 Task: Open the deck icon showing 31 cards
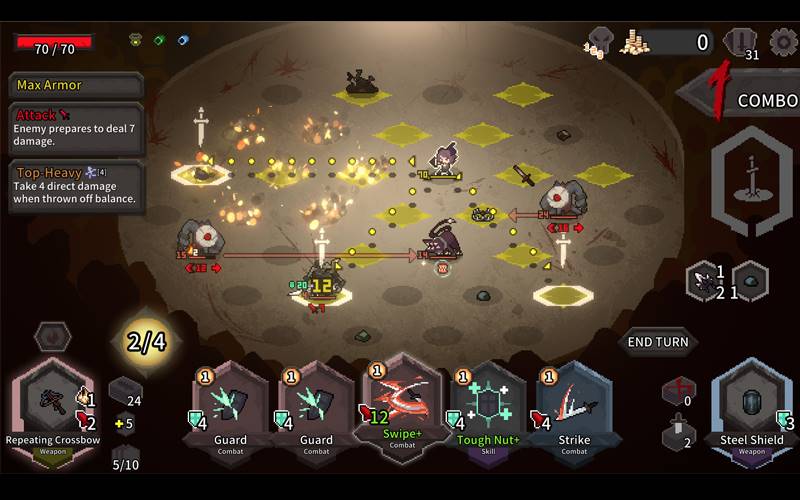[741, 42]
